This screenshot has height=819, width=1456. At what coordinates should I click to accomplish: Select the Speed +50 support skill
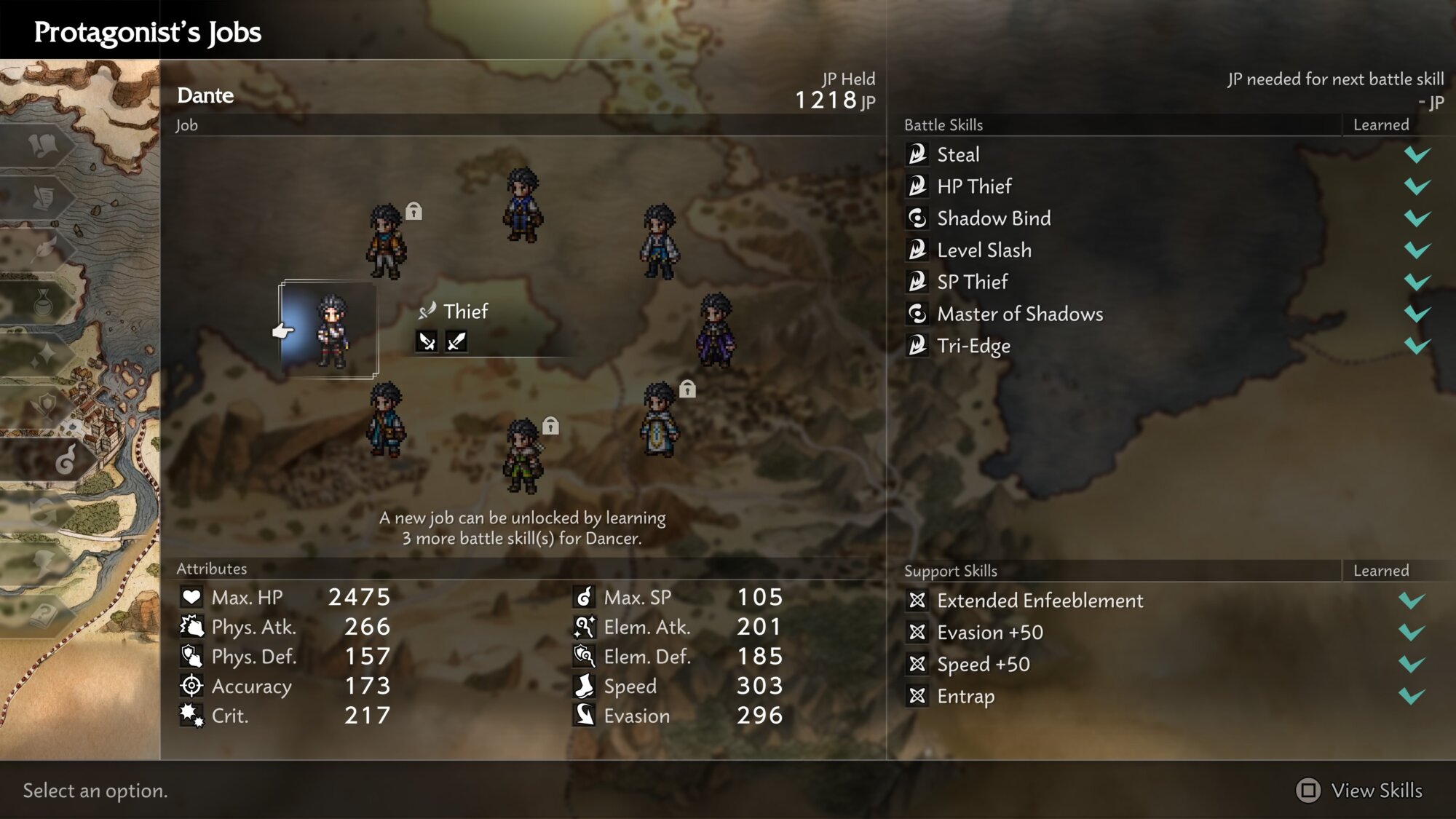tap(984, 665)
